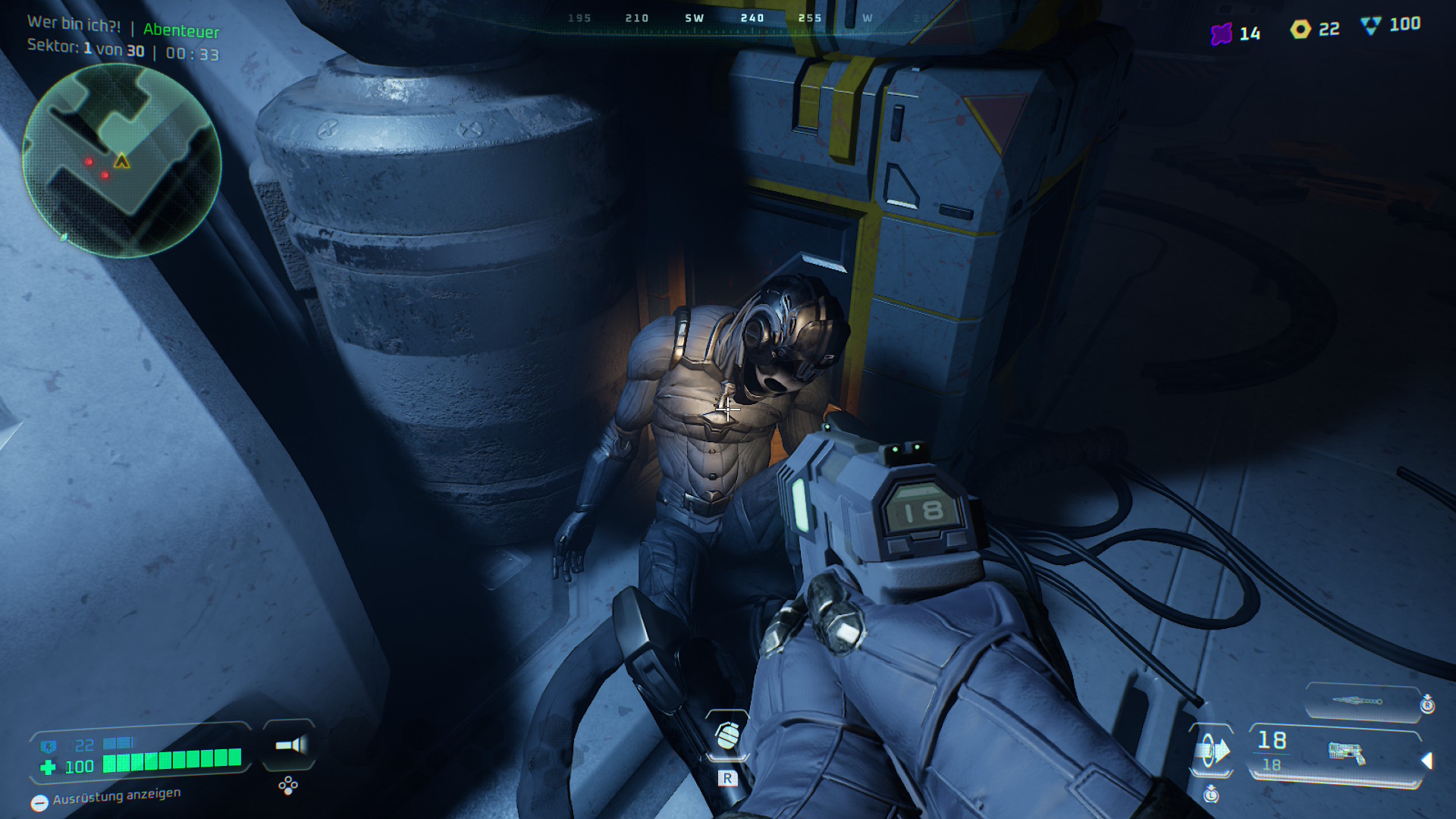Toggle the flashlight icon
The image size is (1456, 819).
pyautogui.click(x=290, y=745)
